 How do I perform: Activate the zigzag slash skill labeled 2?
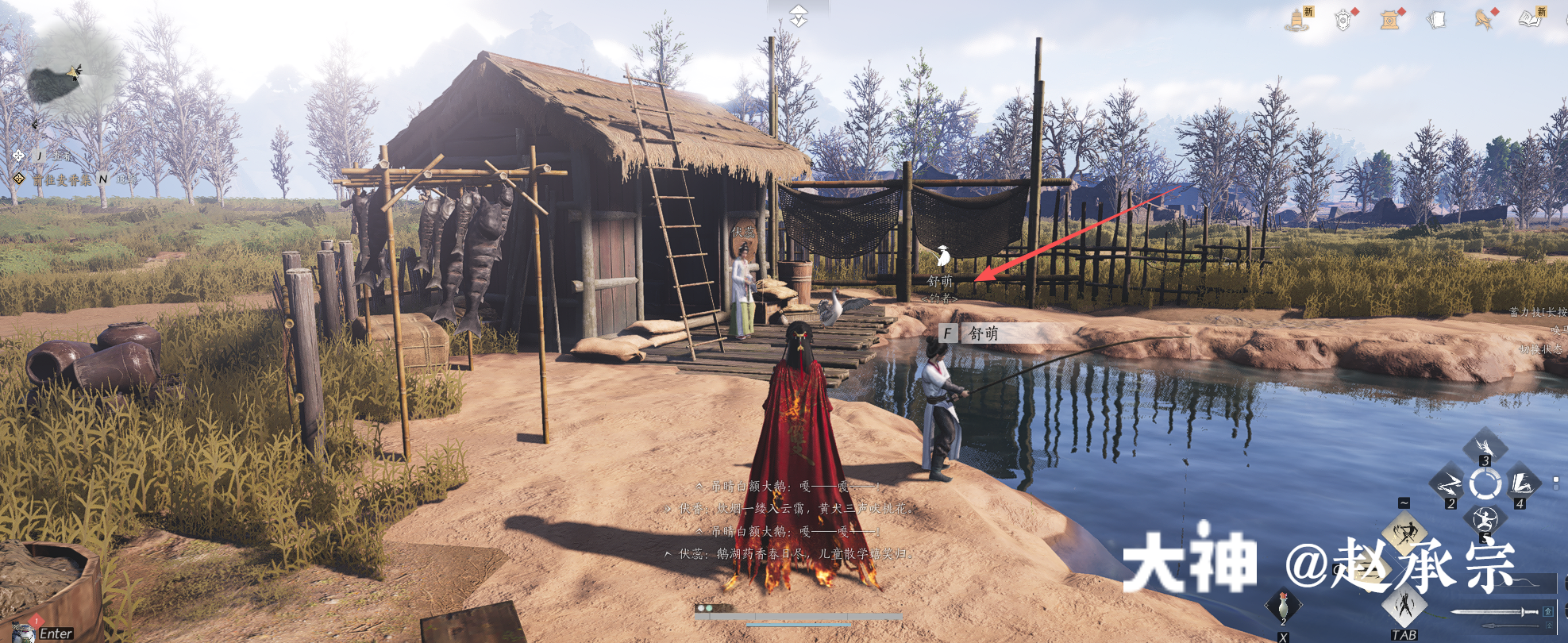pos(1448,483)
